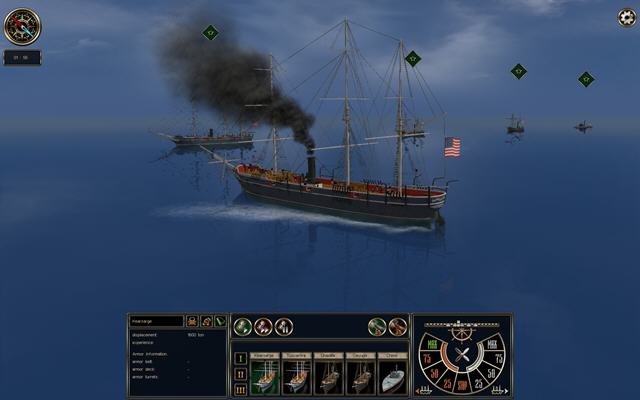
Task: Pick squadron group II button
Action: (240, 373)
